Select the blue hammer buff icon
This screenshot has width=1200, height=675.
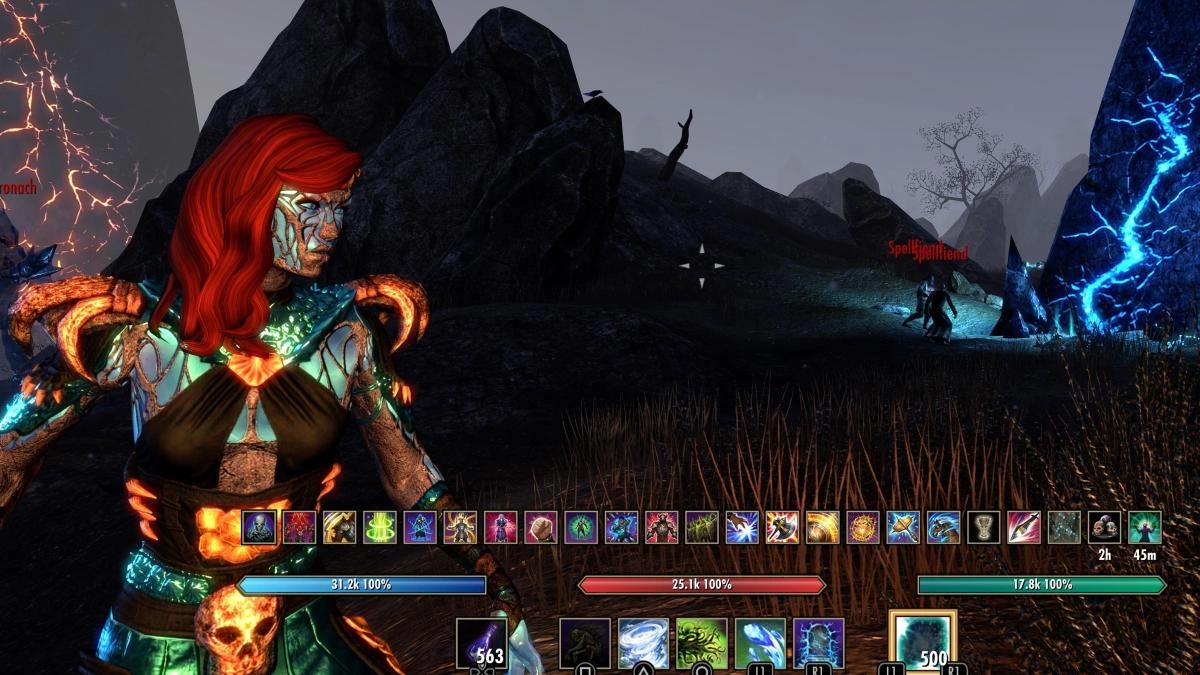coord(903,527)
